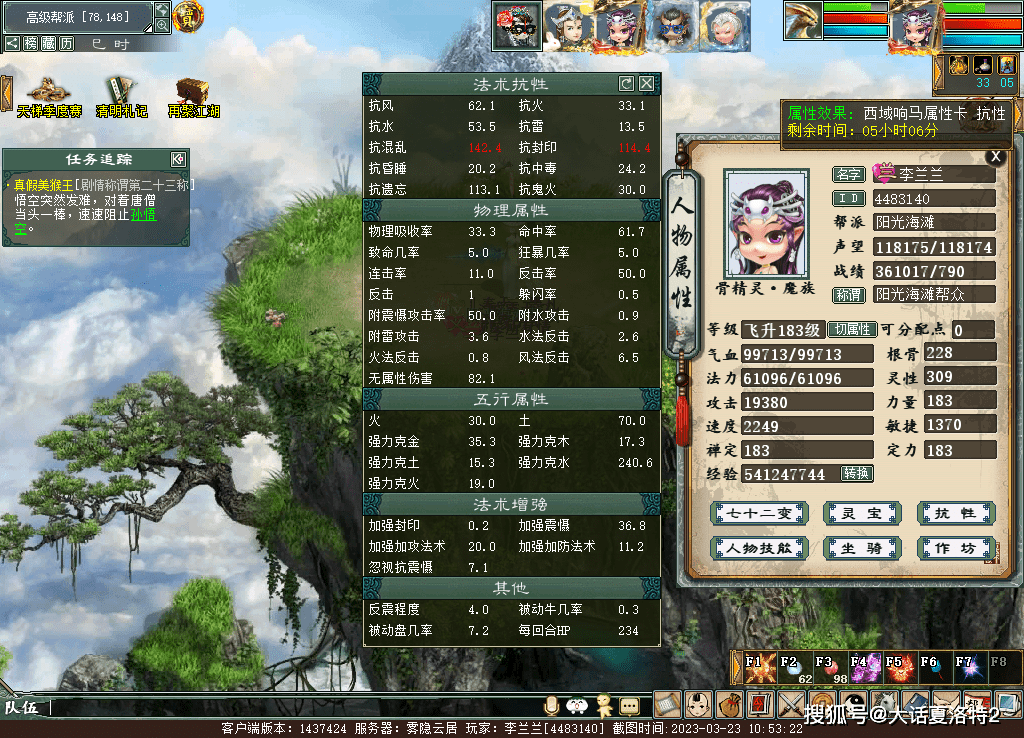Viewport: 1024px width, 738px height.
Task: Open 人物技能 character skills
Action: tap(757, 548)
